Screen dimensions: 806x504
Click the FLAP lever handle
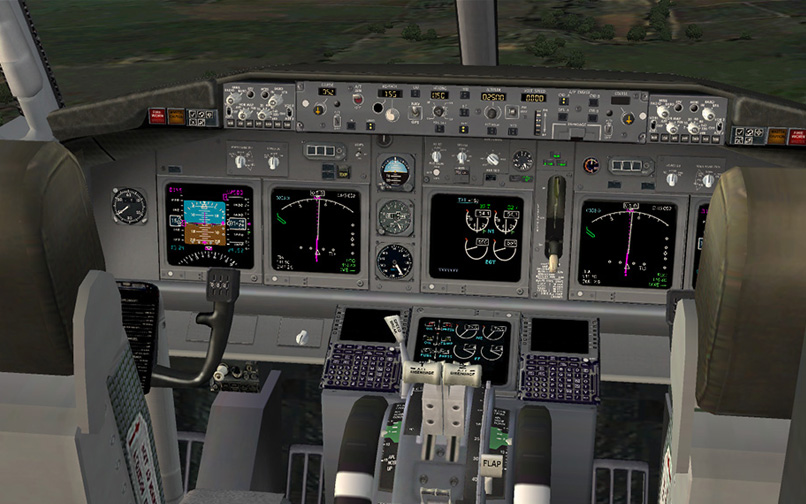[x=491, y=466]
